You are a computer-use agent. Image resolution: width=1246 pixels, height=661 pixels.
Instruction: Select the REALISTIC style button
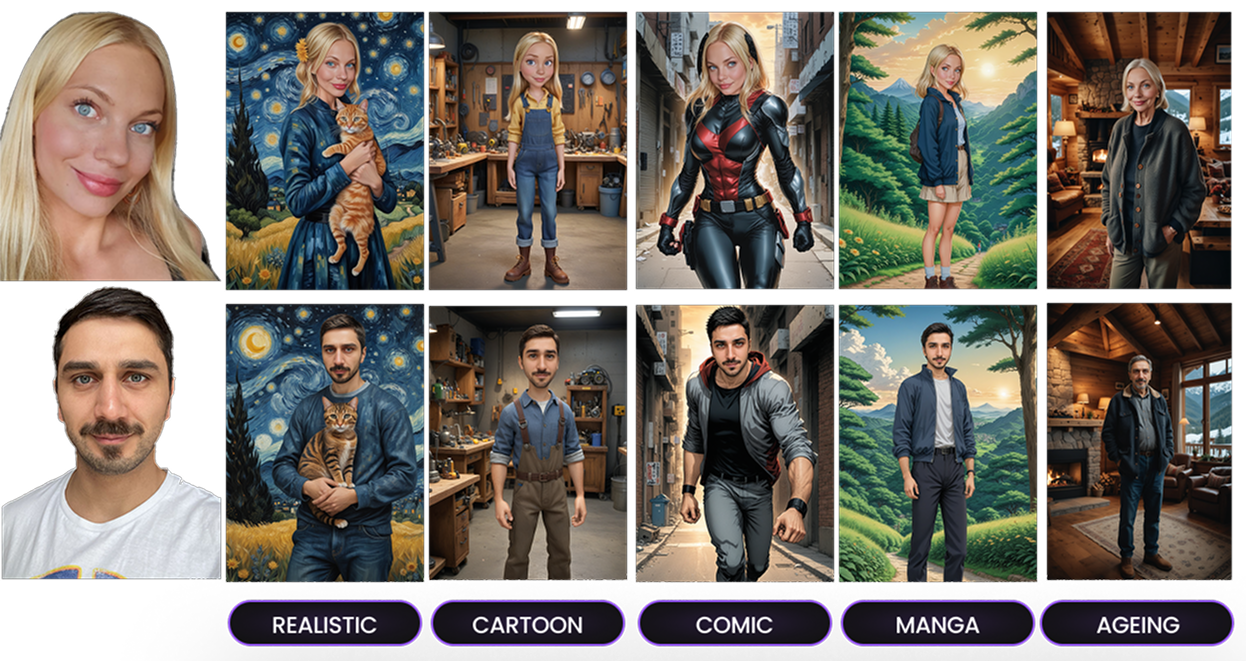pyautogui.click(x=324, y=625)
